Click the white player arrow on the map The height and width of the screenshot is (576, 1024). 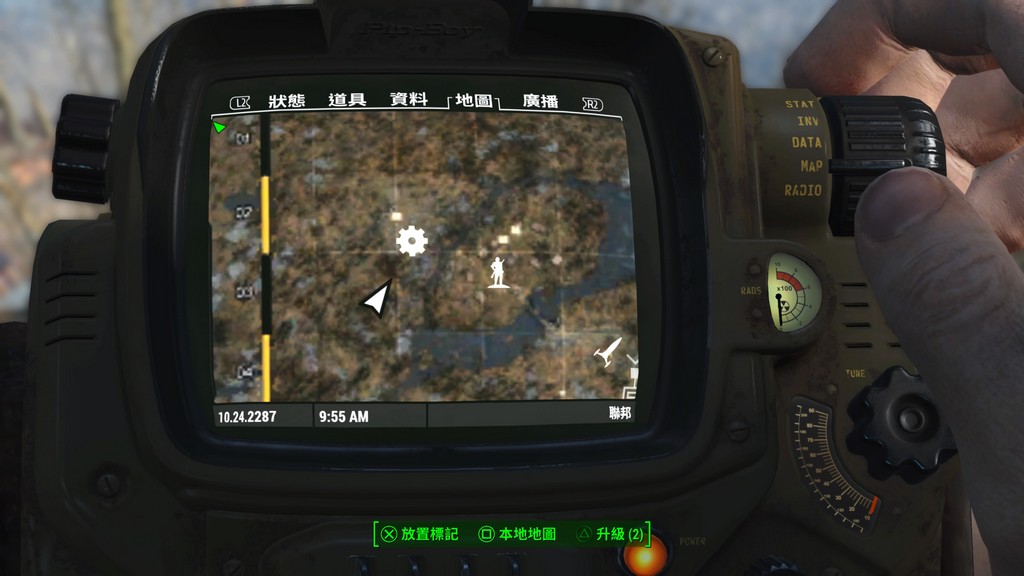[376, 299]
